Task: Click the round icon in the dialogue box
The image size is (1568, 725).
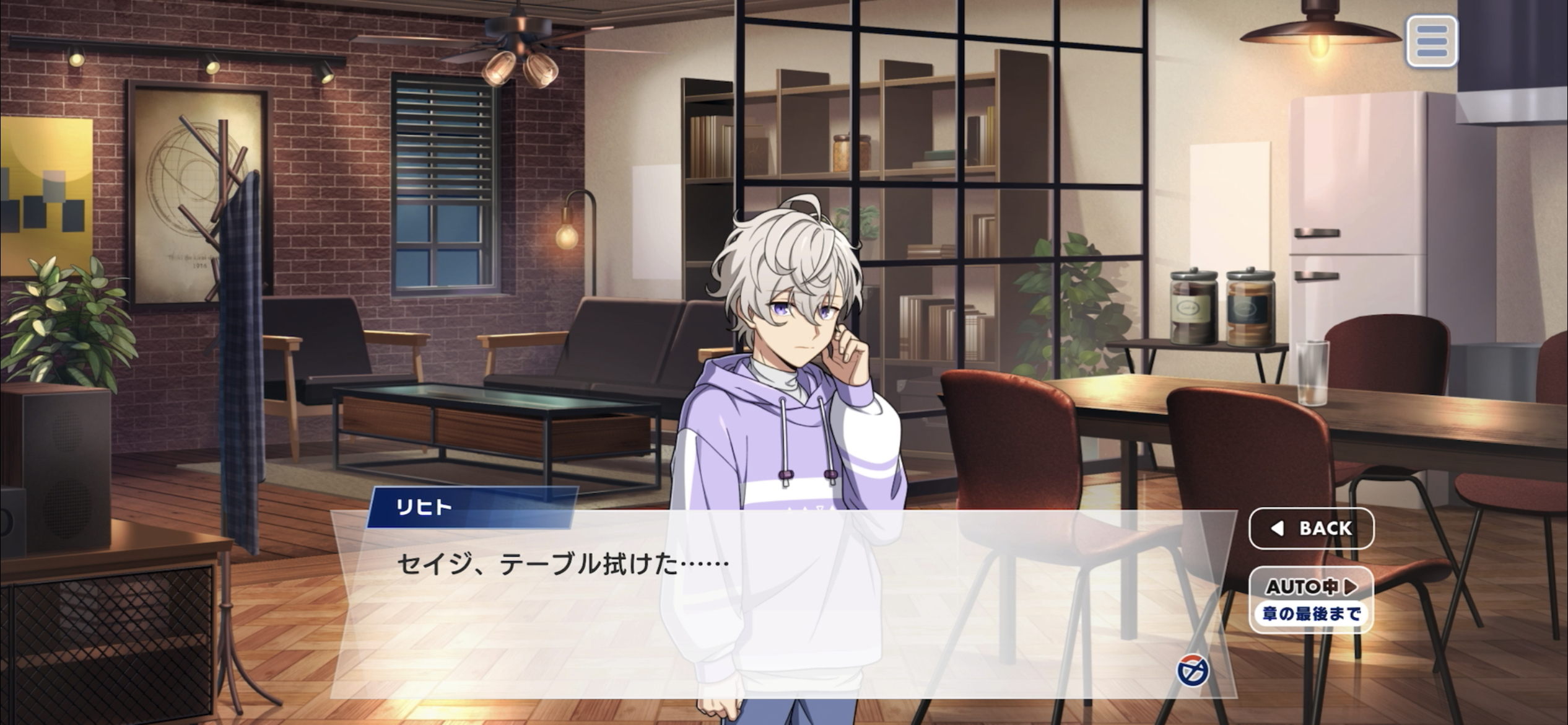Action: [x=1192, y=670]
